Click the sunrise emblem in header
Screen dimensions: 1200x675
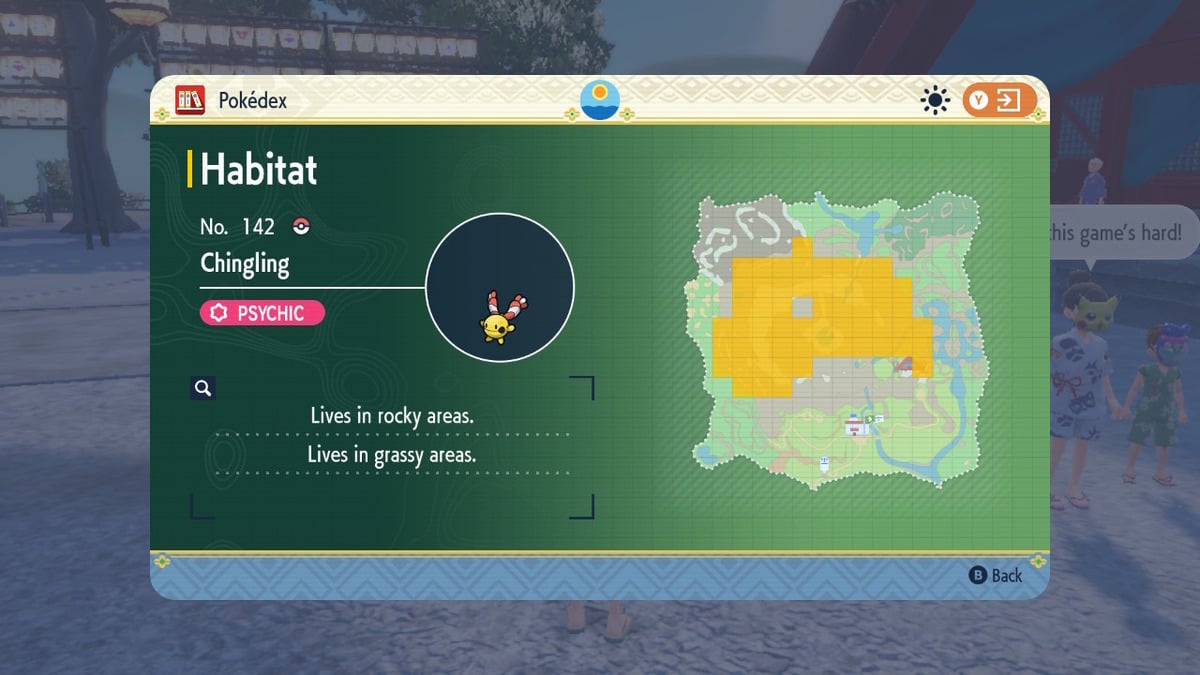point(600,100)
